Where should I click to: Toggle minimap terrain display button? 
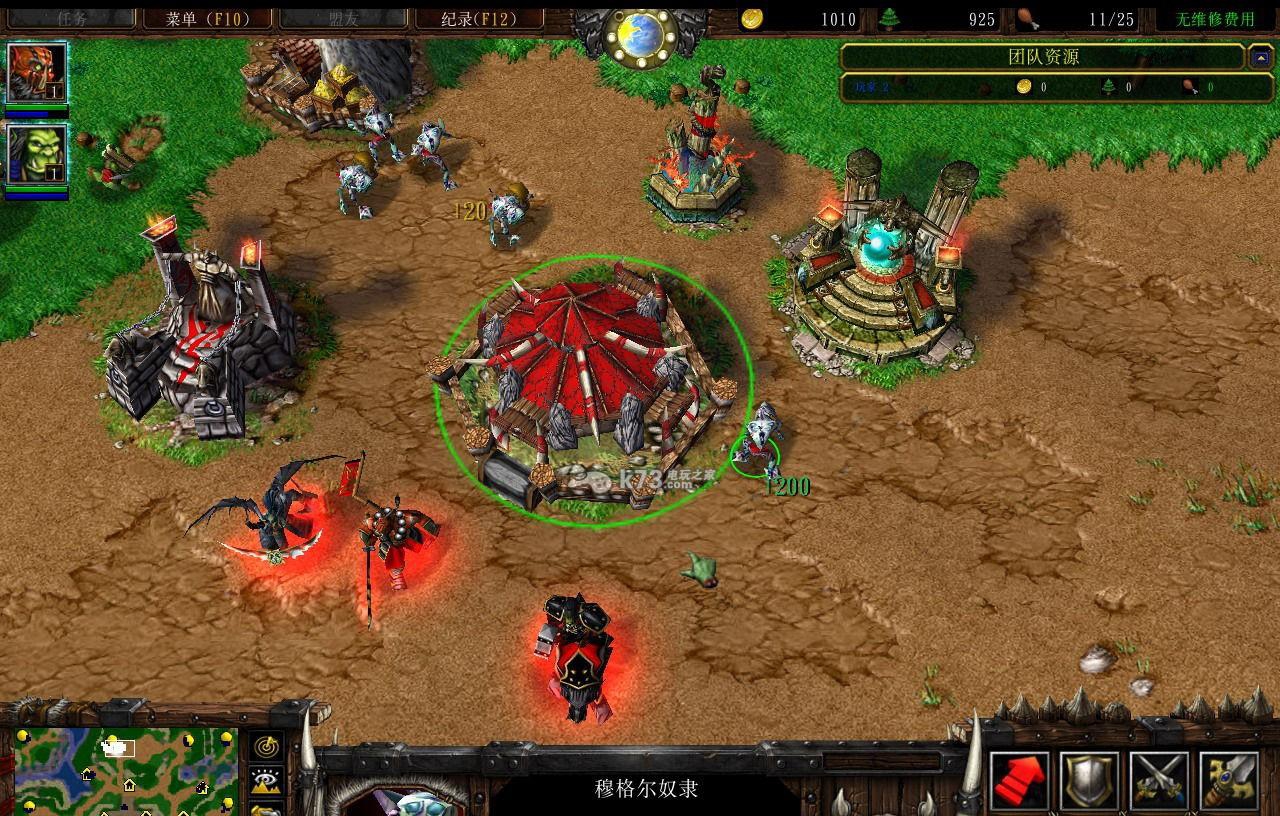[x=266, y=781]
